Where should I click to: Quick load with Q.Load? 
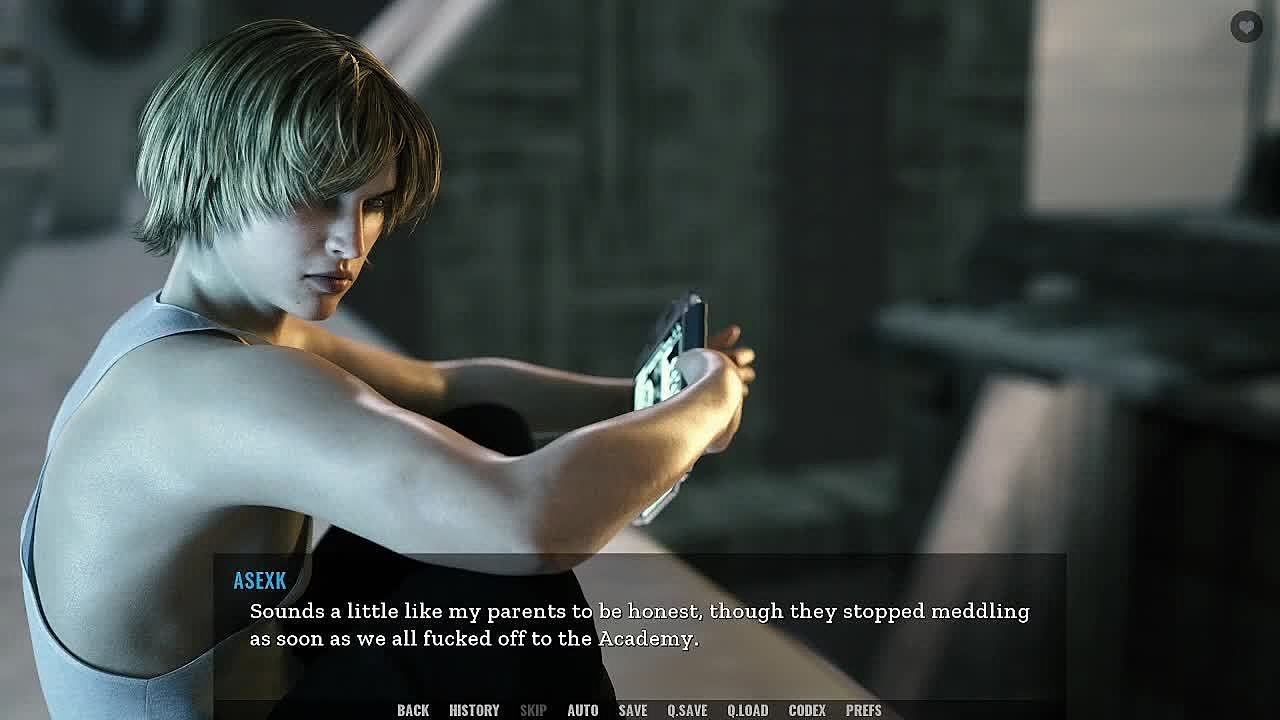(x=747, y=710)
